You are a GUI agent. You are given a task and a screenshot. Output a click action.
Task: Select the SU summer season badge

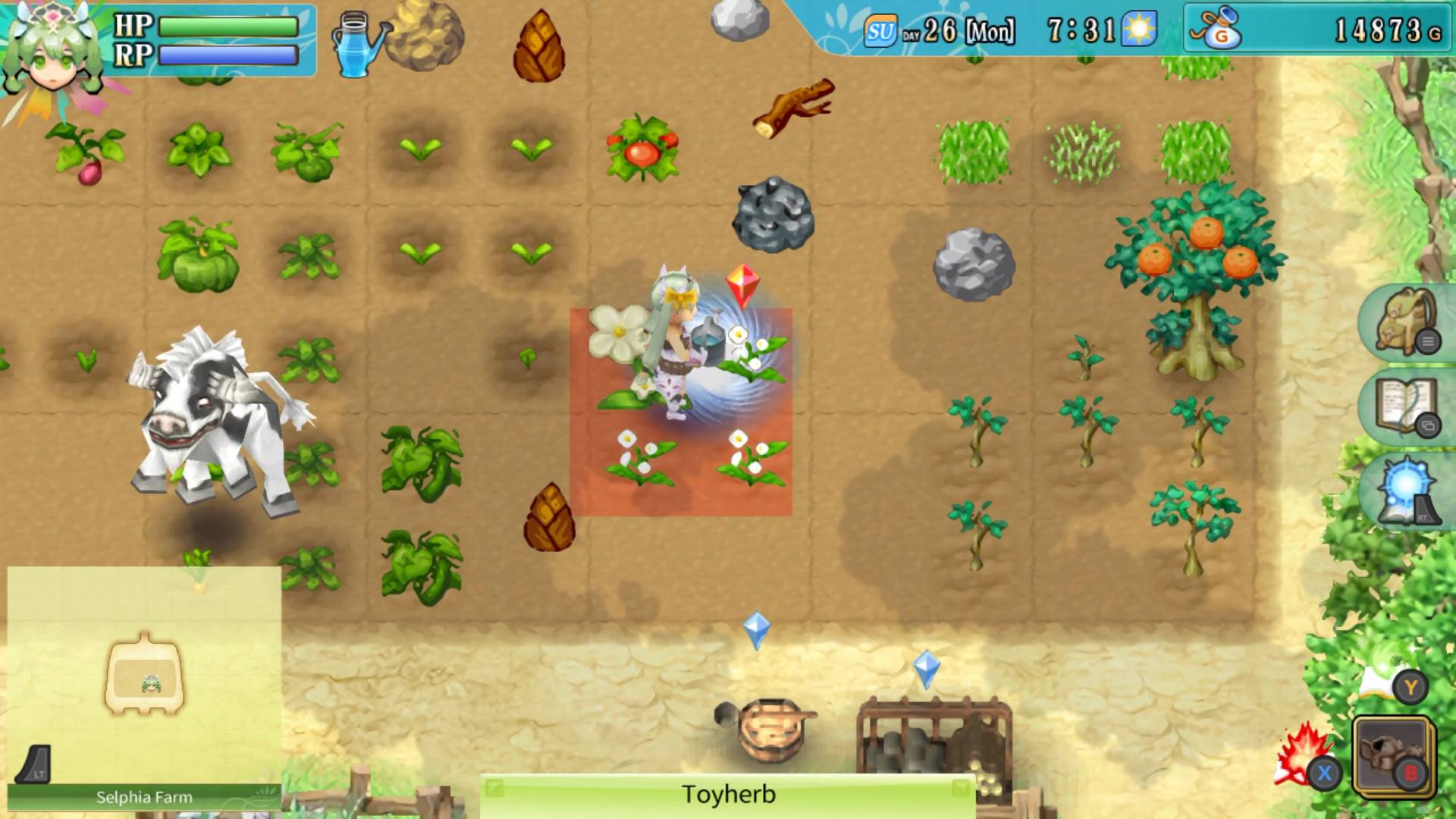tap(882, 31)
